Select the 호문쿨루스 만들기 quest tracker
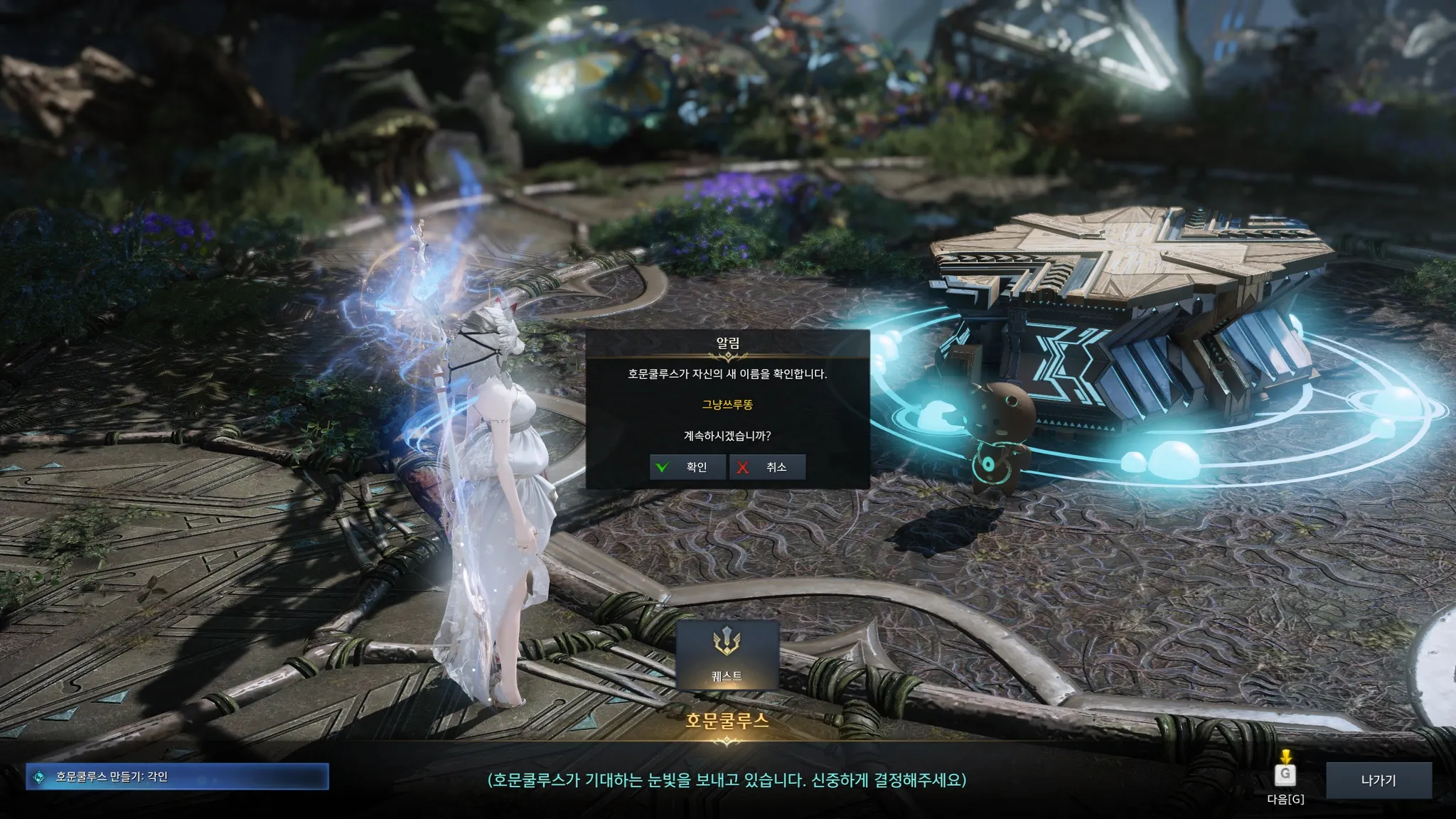 pyautogui.click(x=177, y=777)
